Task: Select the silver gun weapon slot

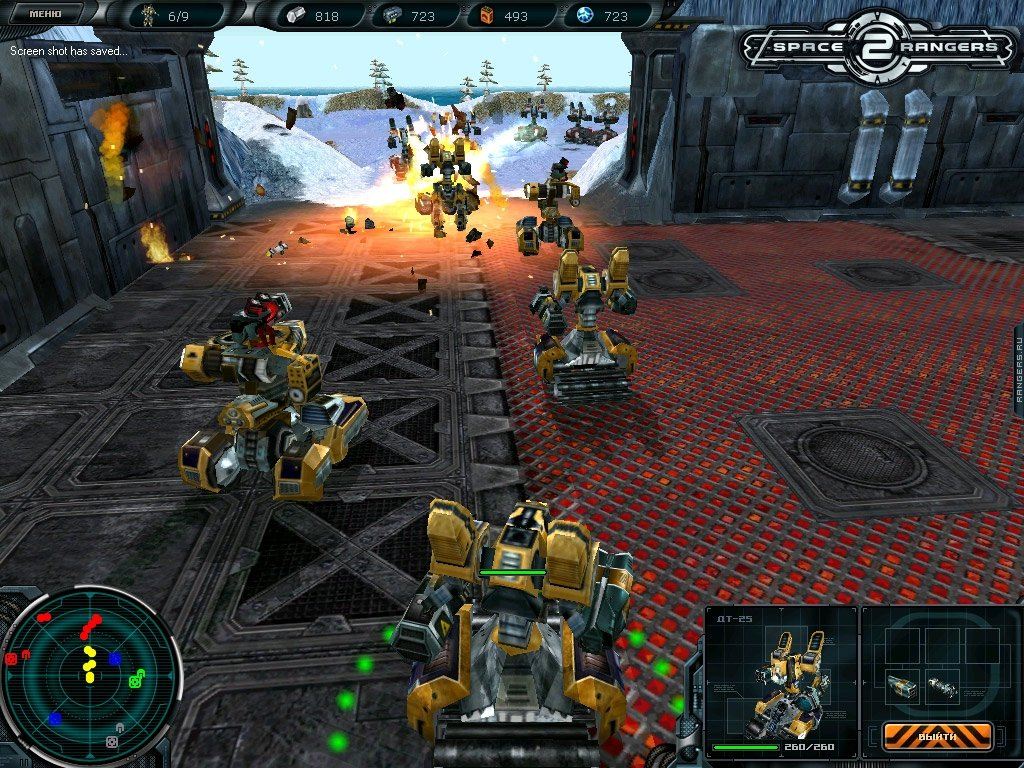Action: point(941,688)
